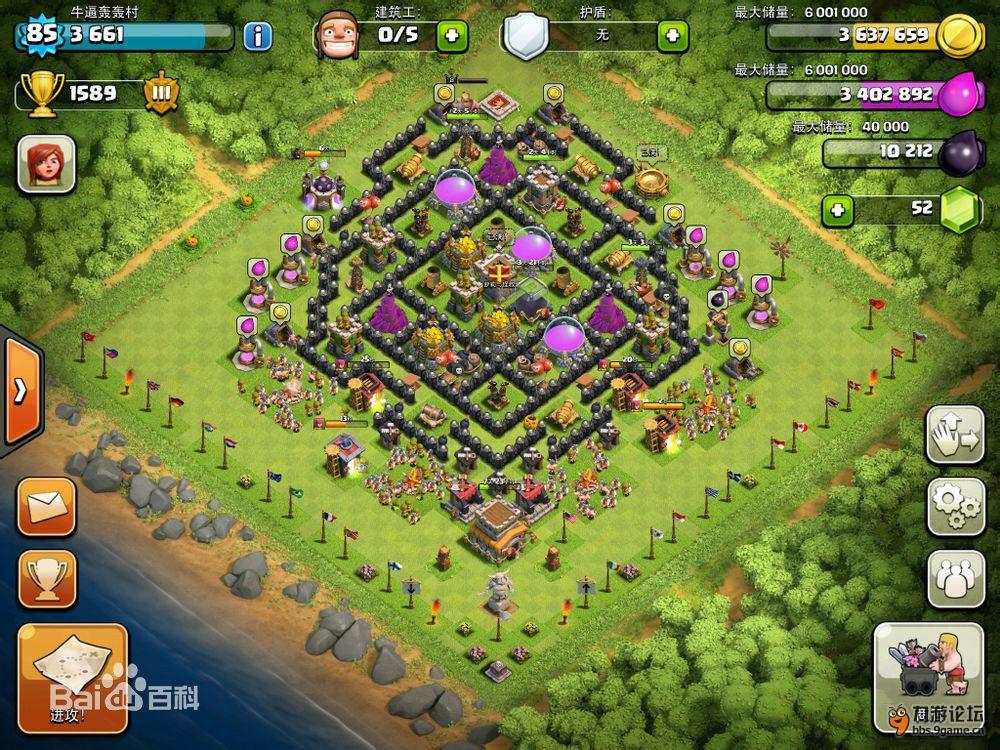The image size is (1000, 750).
Task: Show the trophy leaderboard button
Action: (46, 579)
